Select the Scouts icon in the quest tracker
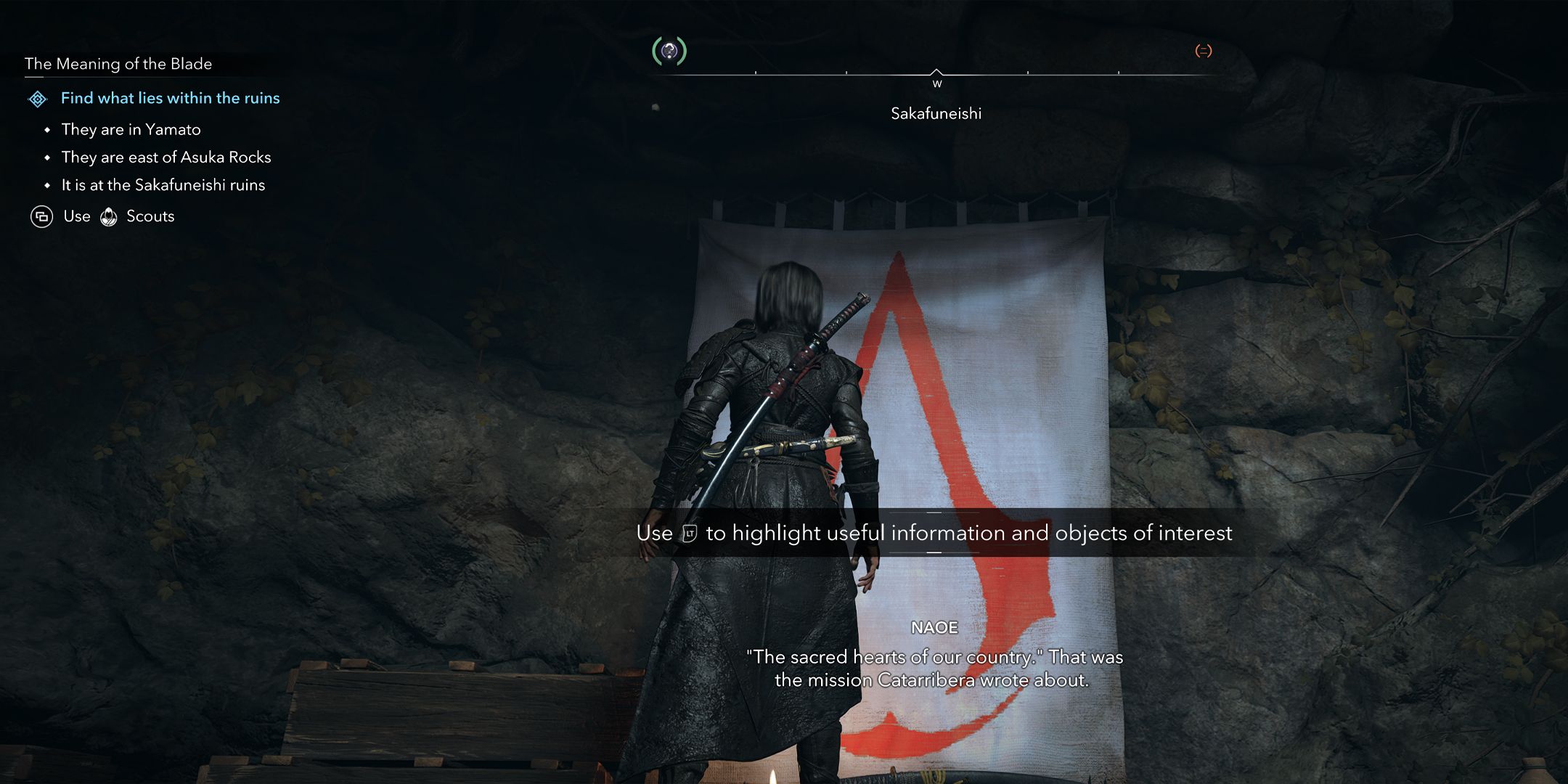Viewport: 1568px width, 784px height. pos(109,217)
